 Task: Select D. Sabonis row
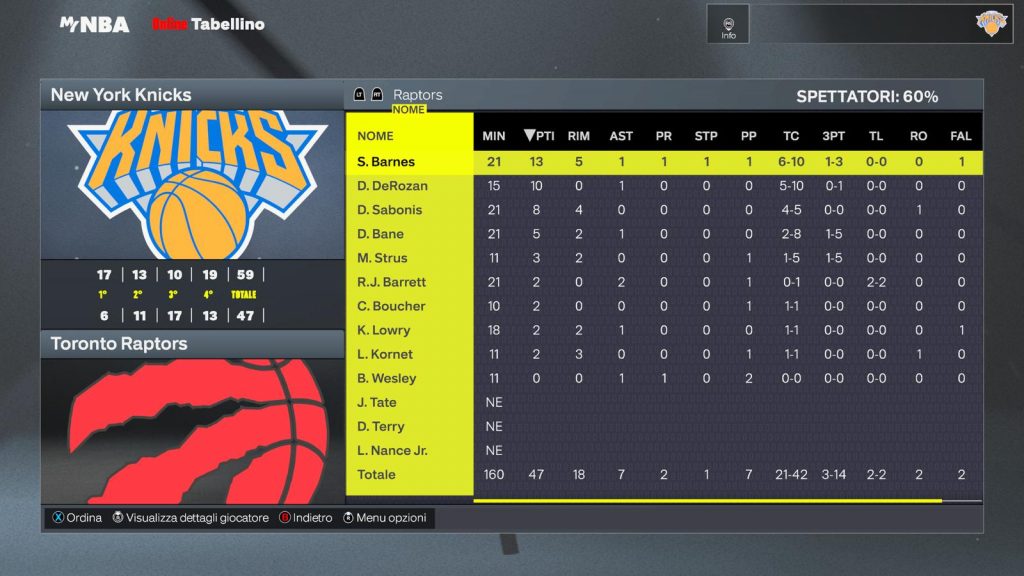390,210
